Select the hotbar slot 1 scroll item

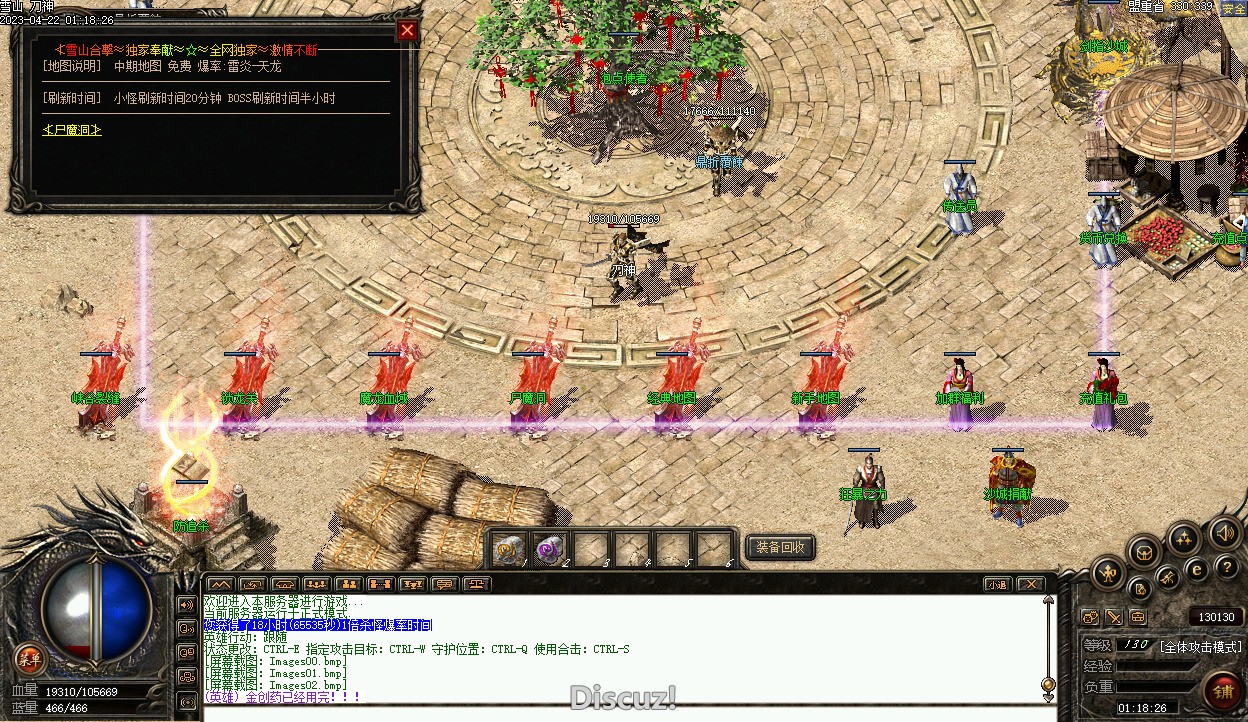click(x=511, y=549)
